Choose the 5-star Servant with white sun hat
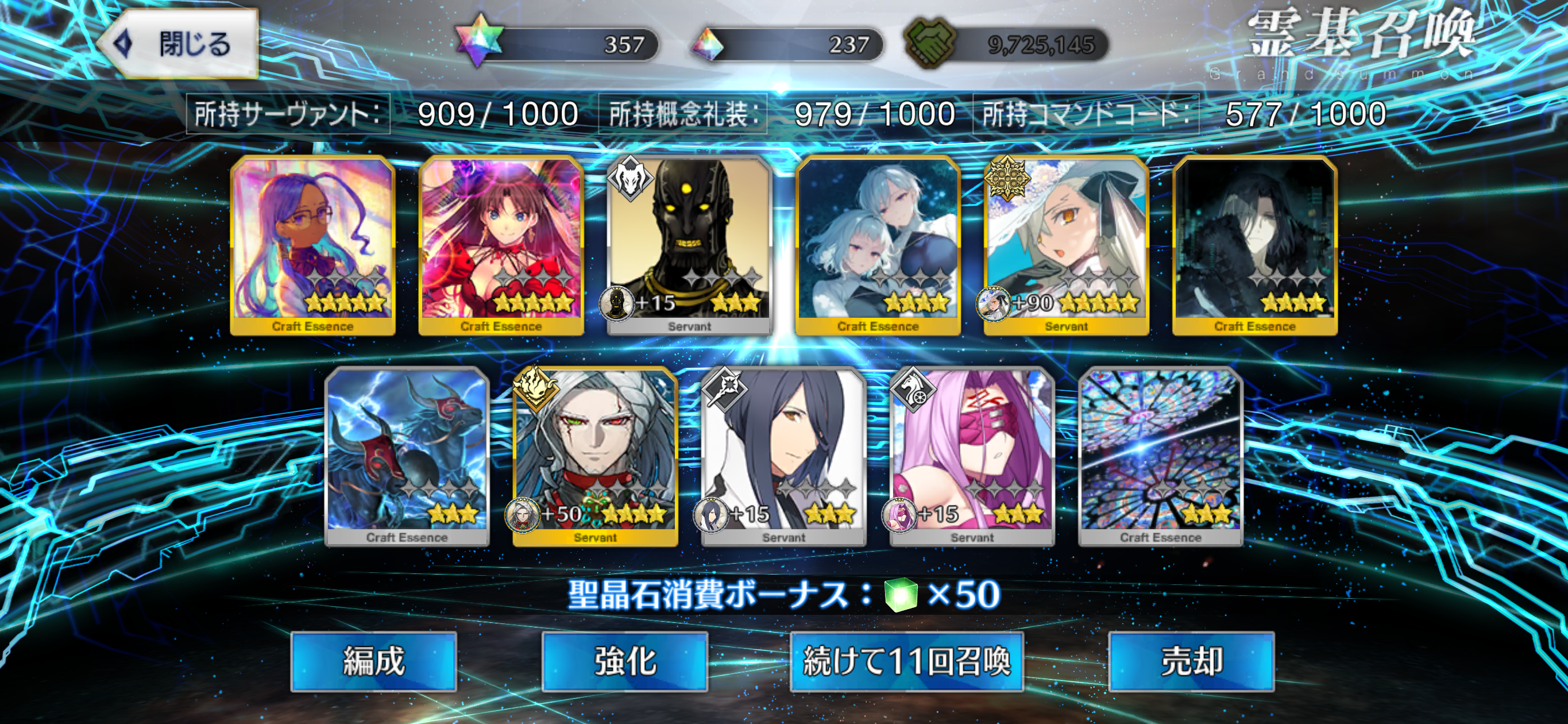This screenshot has width=1568, height=724. click(x=1067, y=244)
